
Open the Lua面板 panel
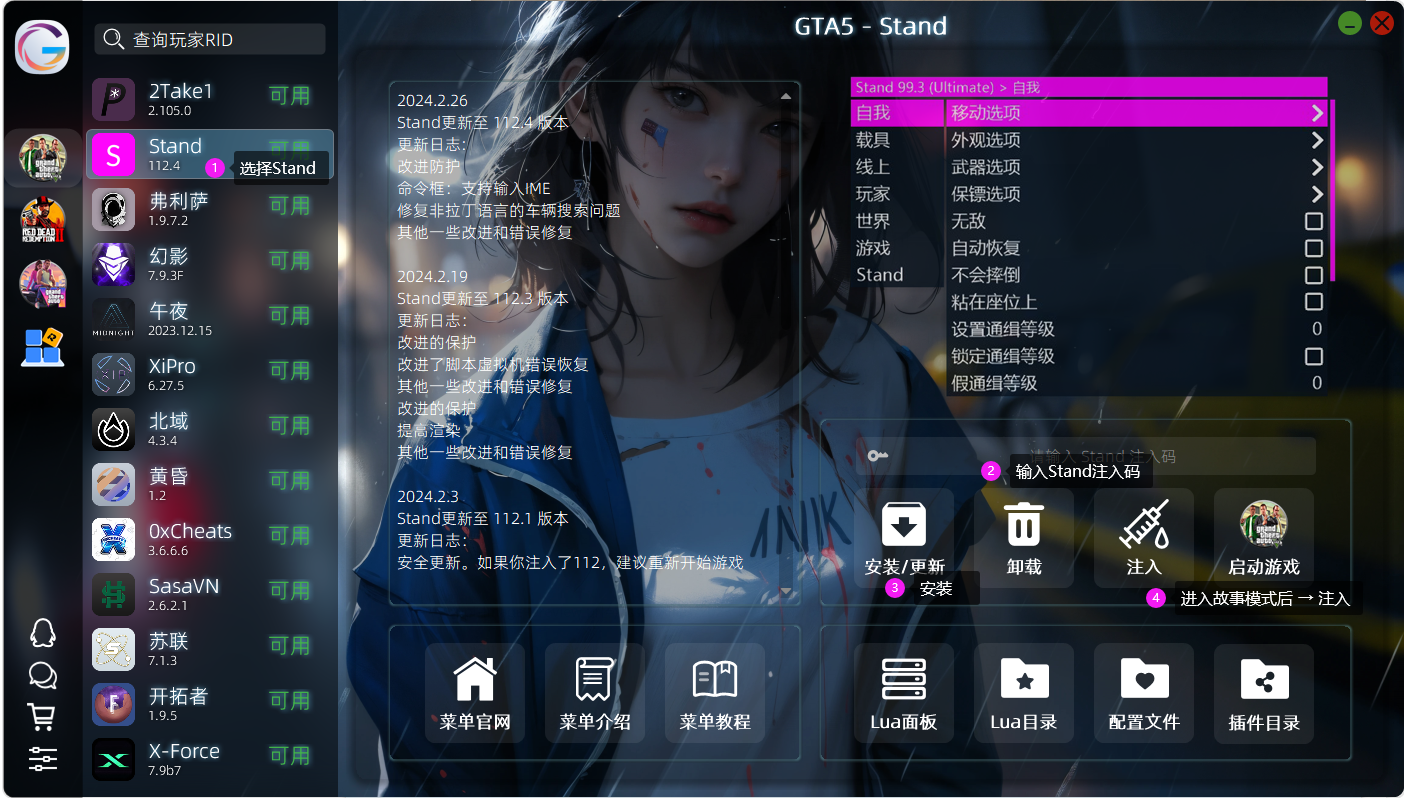(904, 693)
